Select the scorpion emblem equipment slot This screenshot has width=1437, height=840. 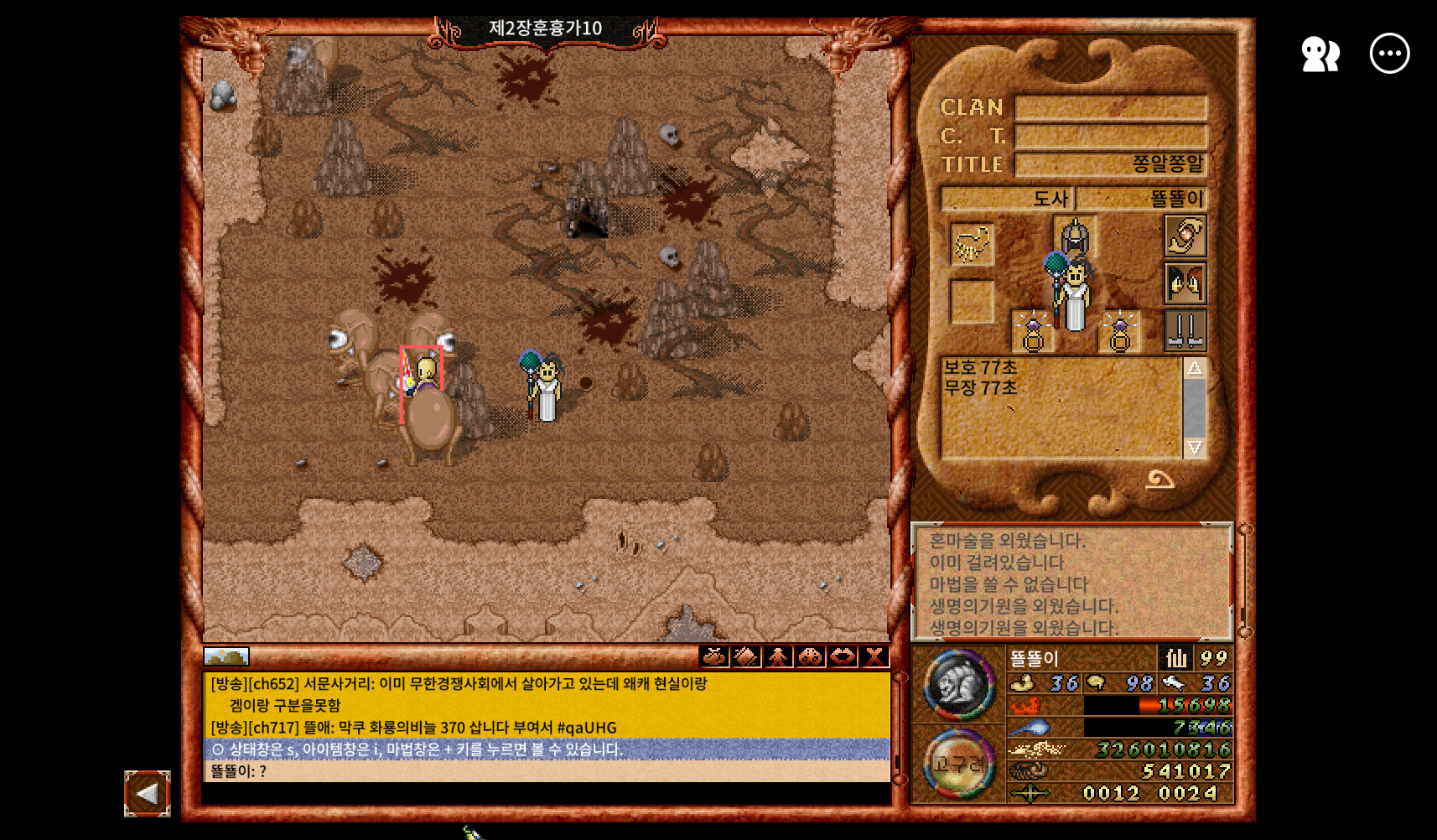coord(972,244)
